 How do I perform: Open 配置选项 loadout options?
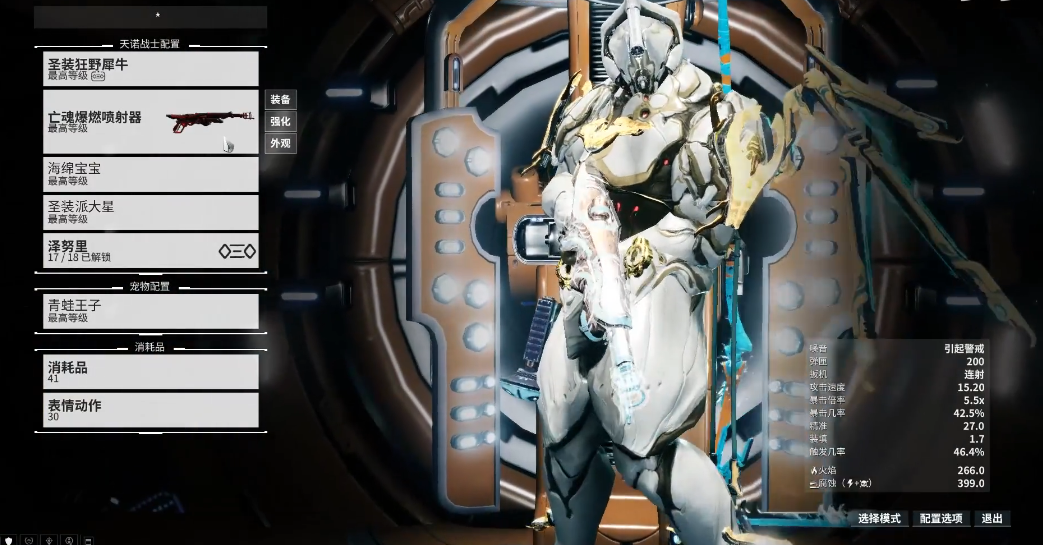941,519
